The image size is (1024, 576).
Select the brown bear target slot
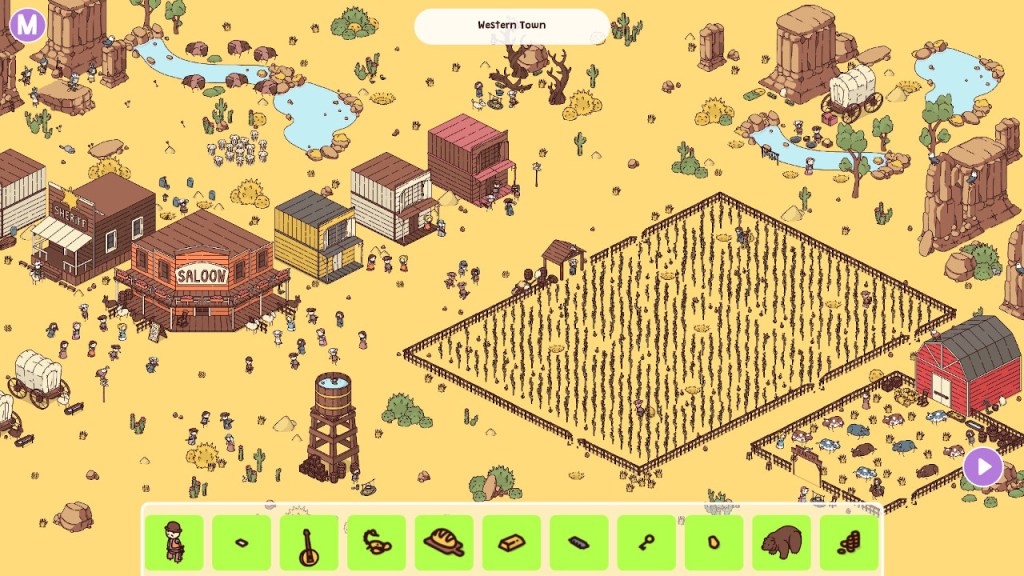point(781,543)
